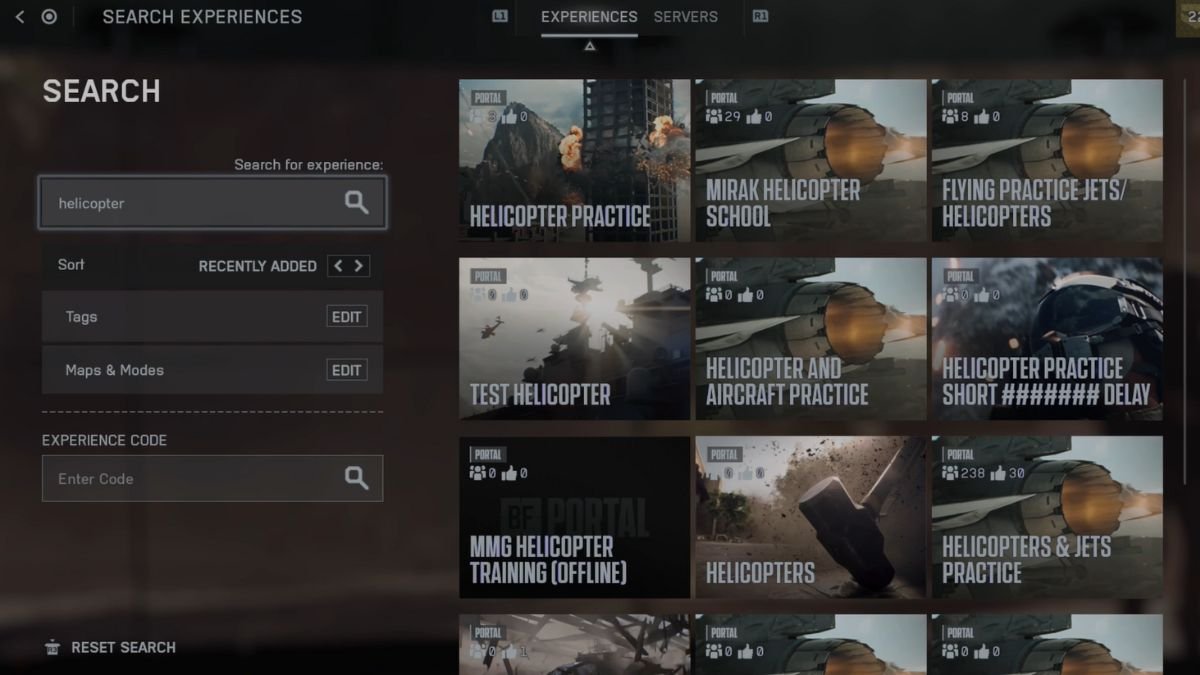Switch to the Servers tab
1200x675 pixels.
pos(685,17)
